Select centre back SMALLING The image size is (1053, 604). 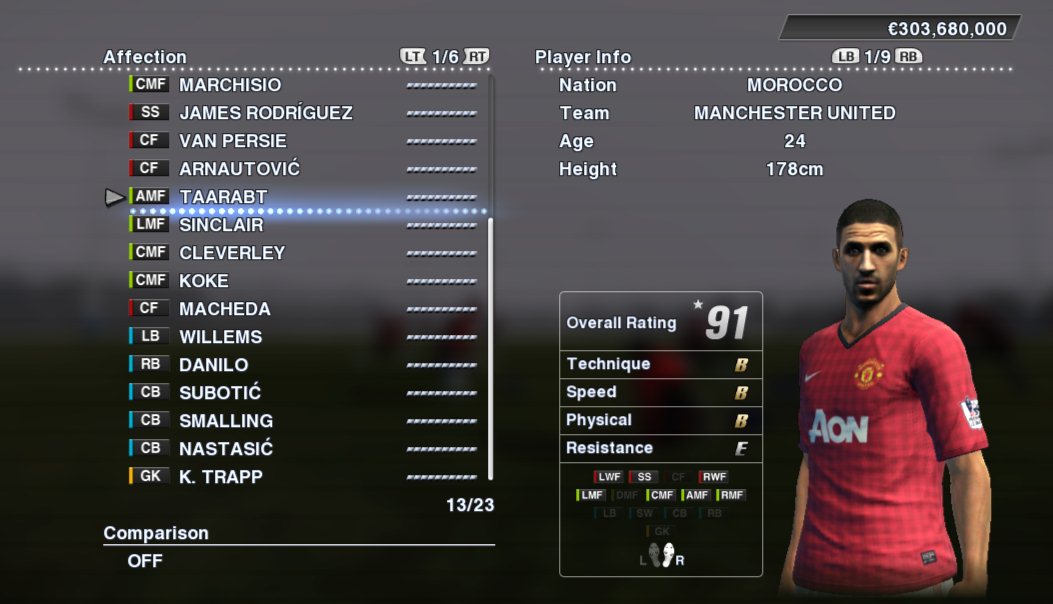[225, 421]
